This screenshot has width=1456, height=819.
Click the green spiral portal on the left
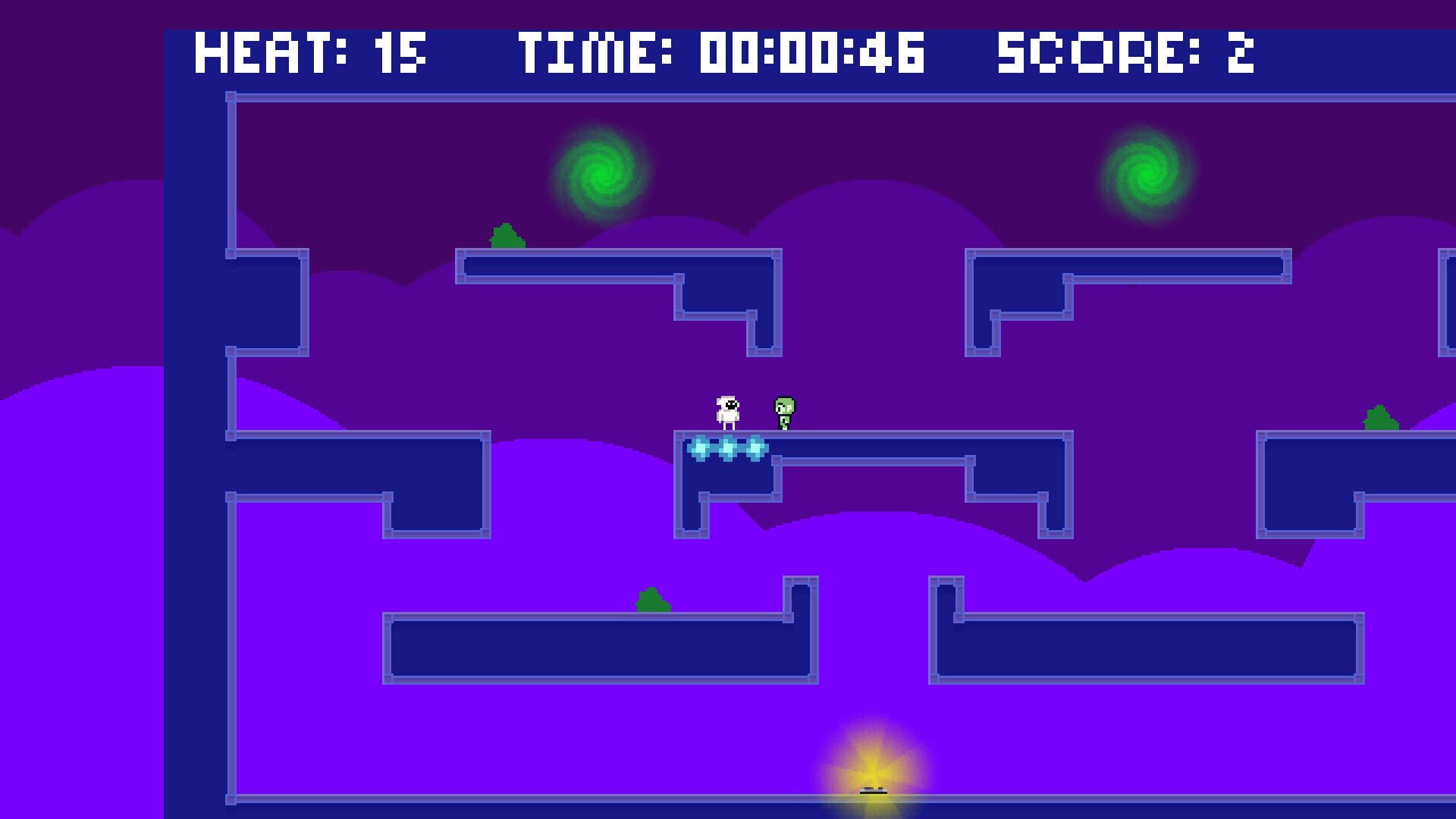[x=601, y=173]
